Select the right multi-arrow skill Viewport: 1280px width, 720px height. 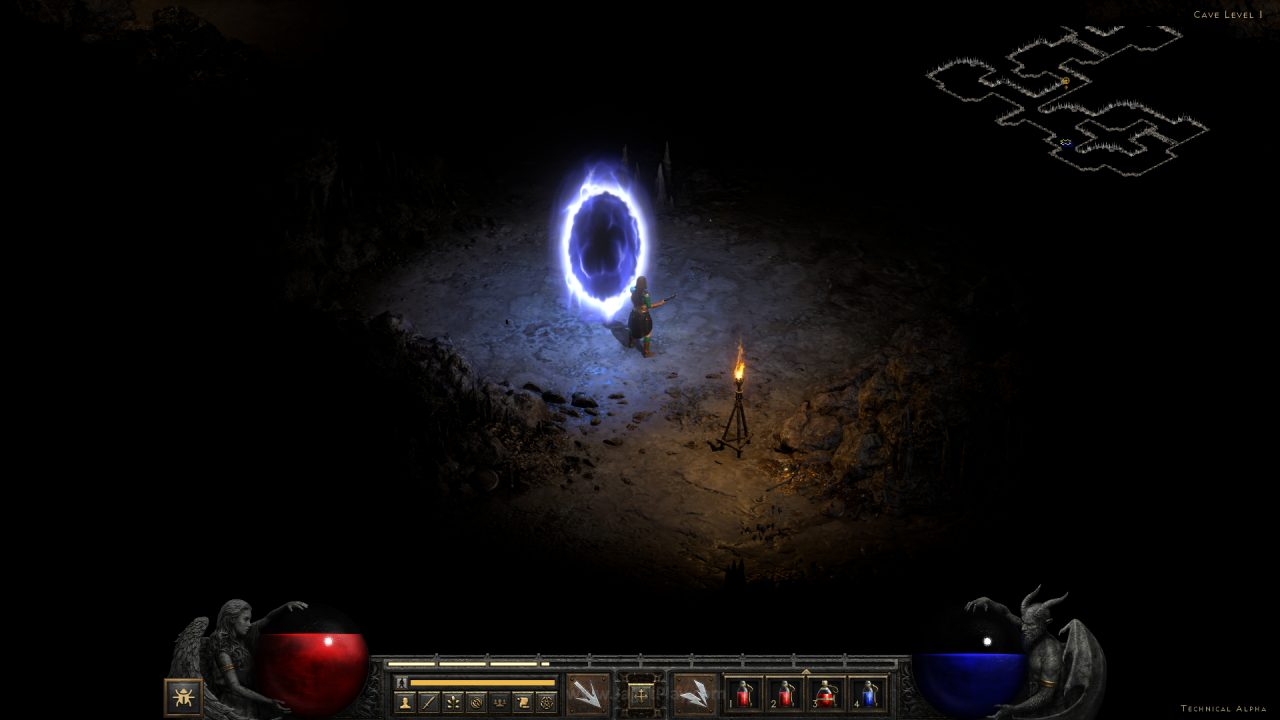click(694, 693)
